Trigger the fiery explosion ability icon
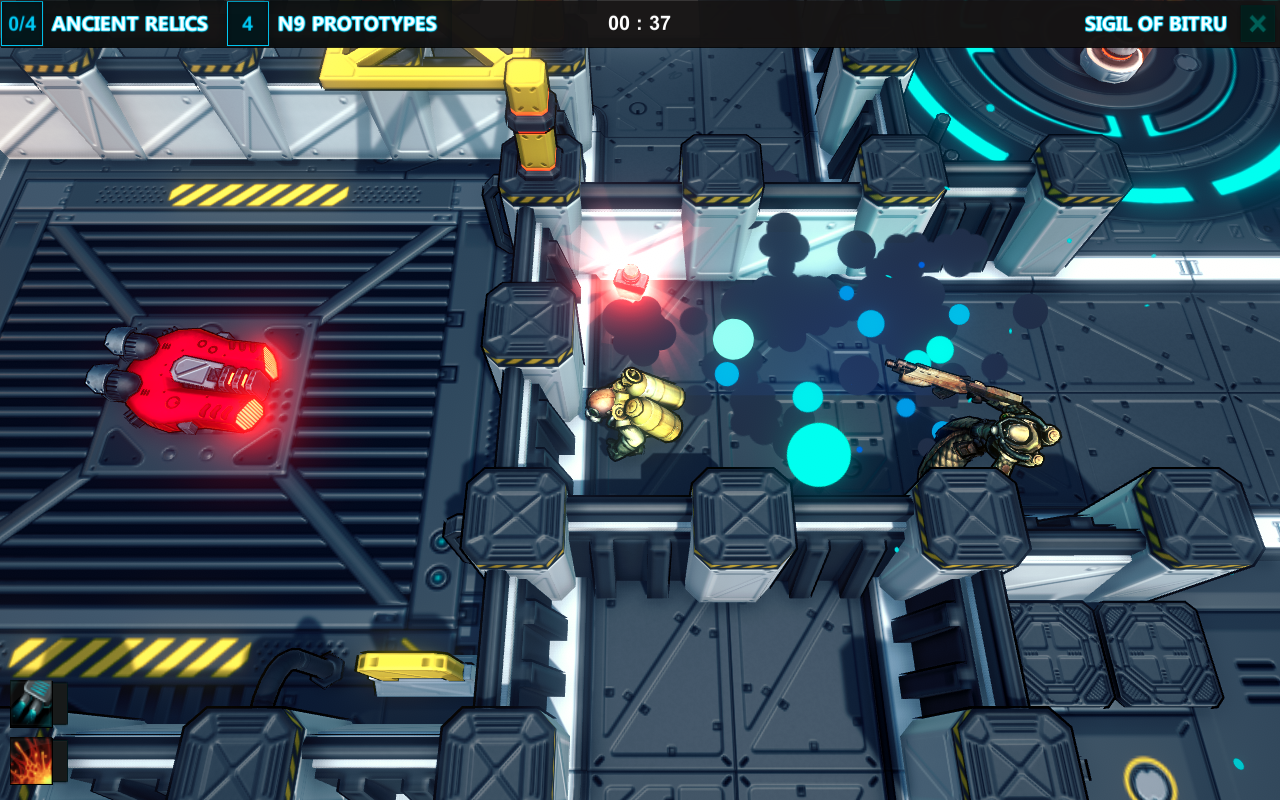Screen dimensions: 1280x800 30,762
